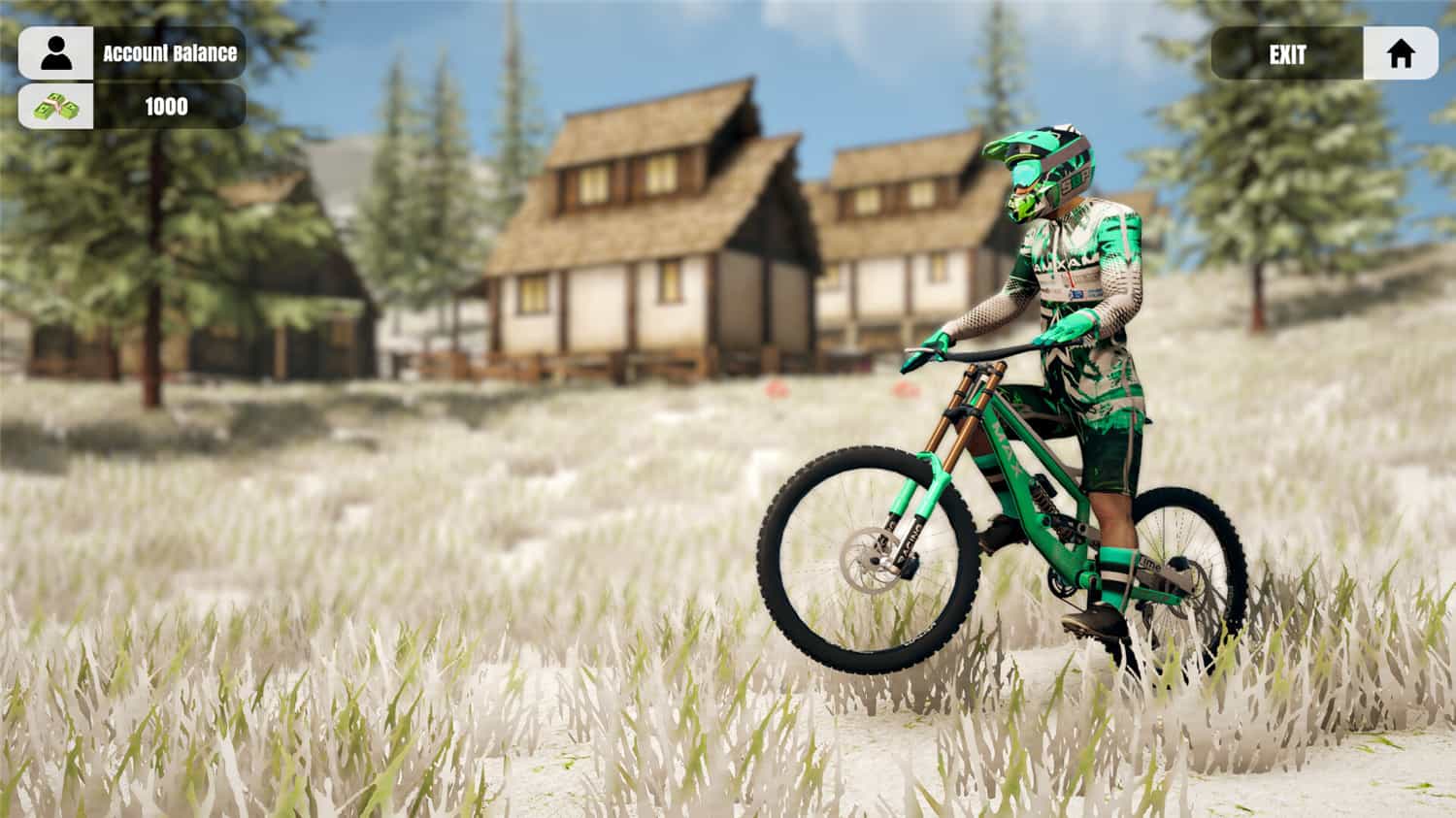Image resolution: width=1456 pixels, height=818 pixels.
Task: Select the money stack currency icon
Action: coord(56,107)
